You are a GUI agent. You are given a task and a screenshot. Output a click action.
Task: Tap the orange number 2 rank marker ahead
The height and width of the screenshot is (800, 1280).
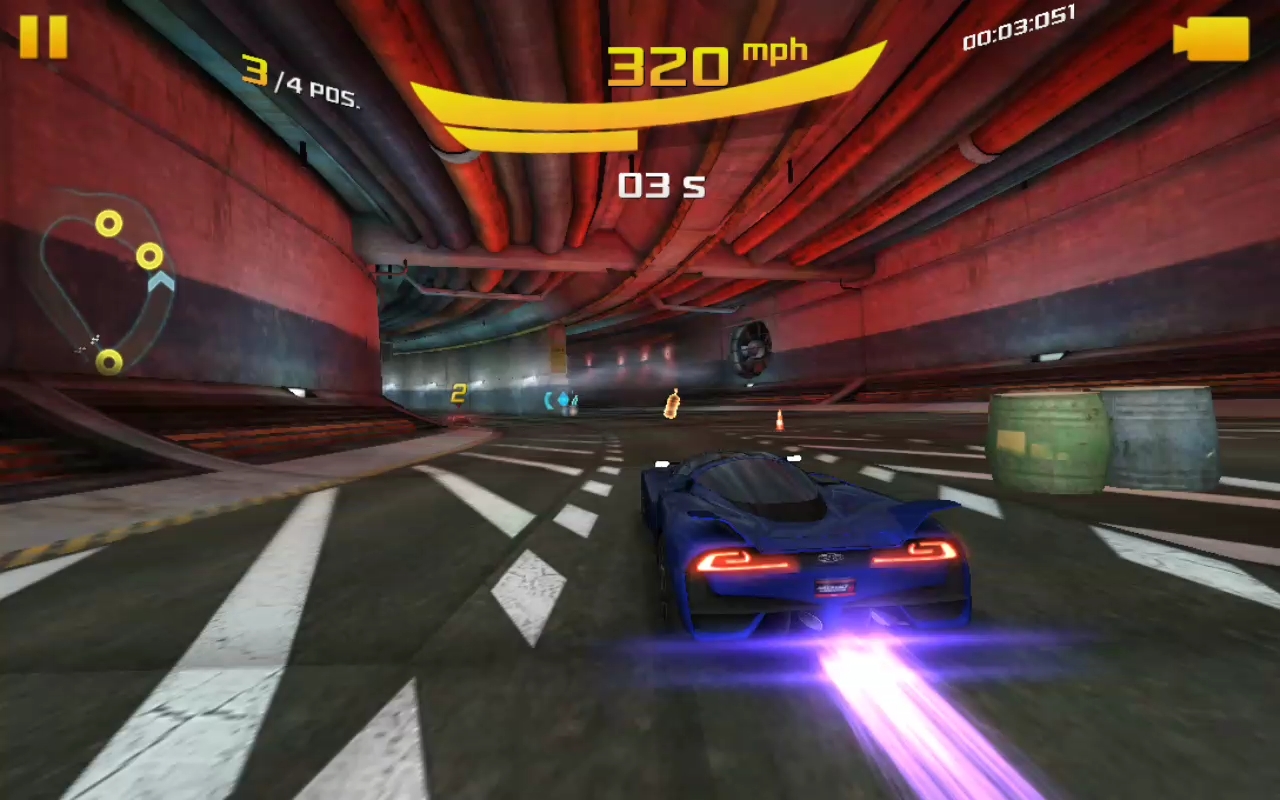point(458,392)
